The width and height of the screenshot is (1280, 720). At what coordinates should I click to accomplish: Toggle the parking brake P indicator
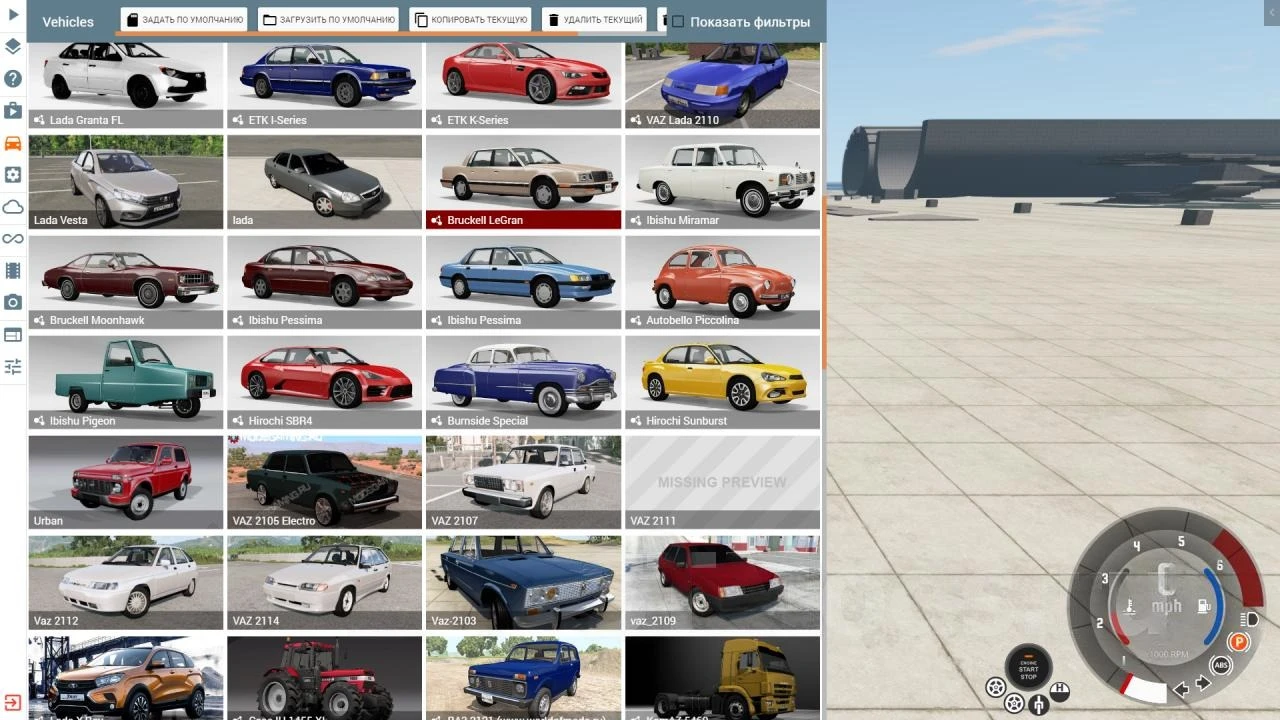coord(1239,643)
